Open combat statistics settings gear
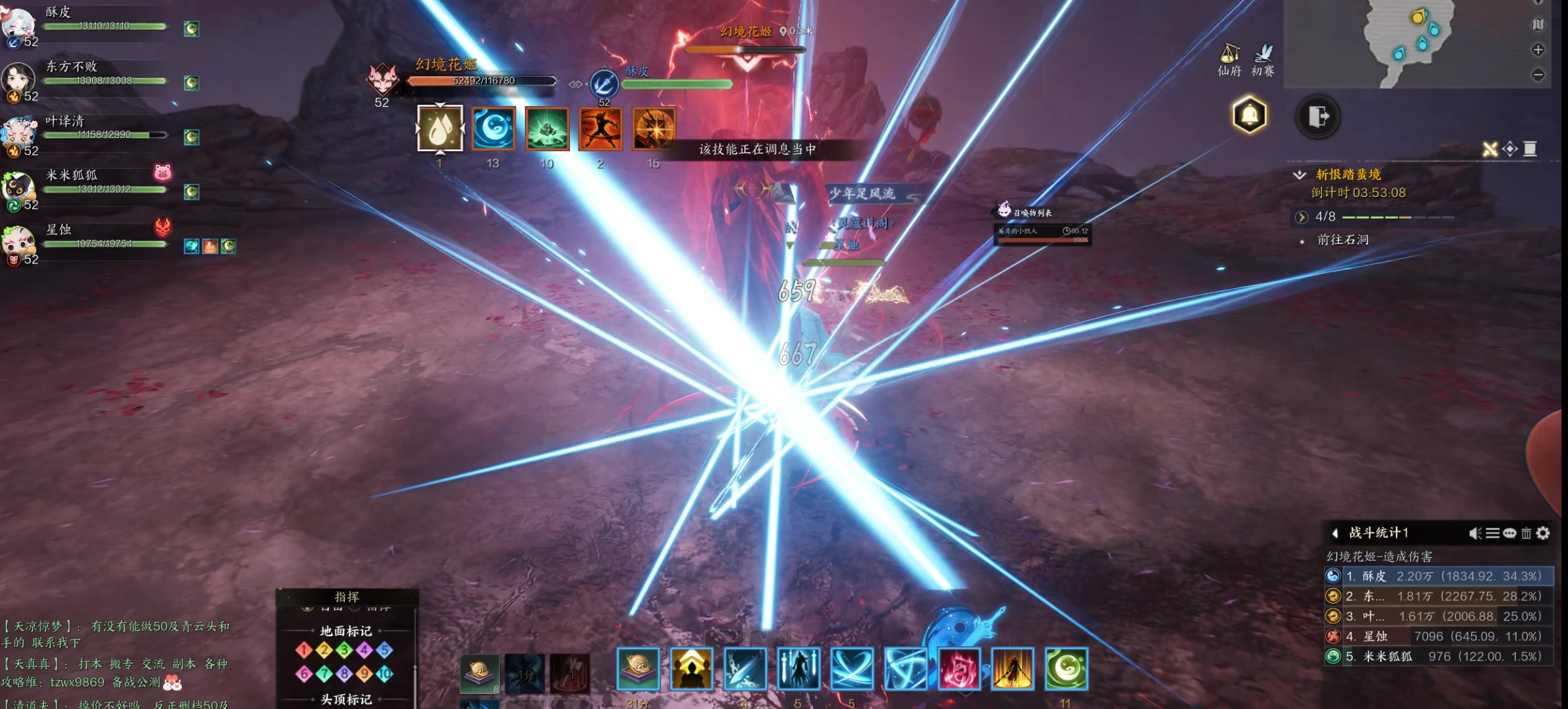The height and width of the screenshot is (709, 1568). click(1543, 534)
